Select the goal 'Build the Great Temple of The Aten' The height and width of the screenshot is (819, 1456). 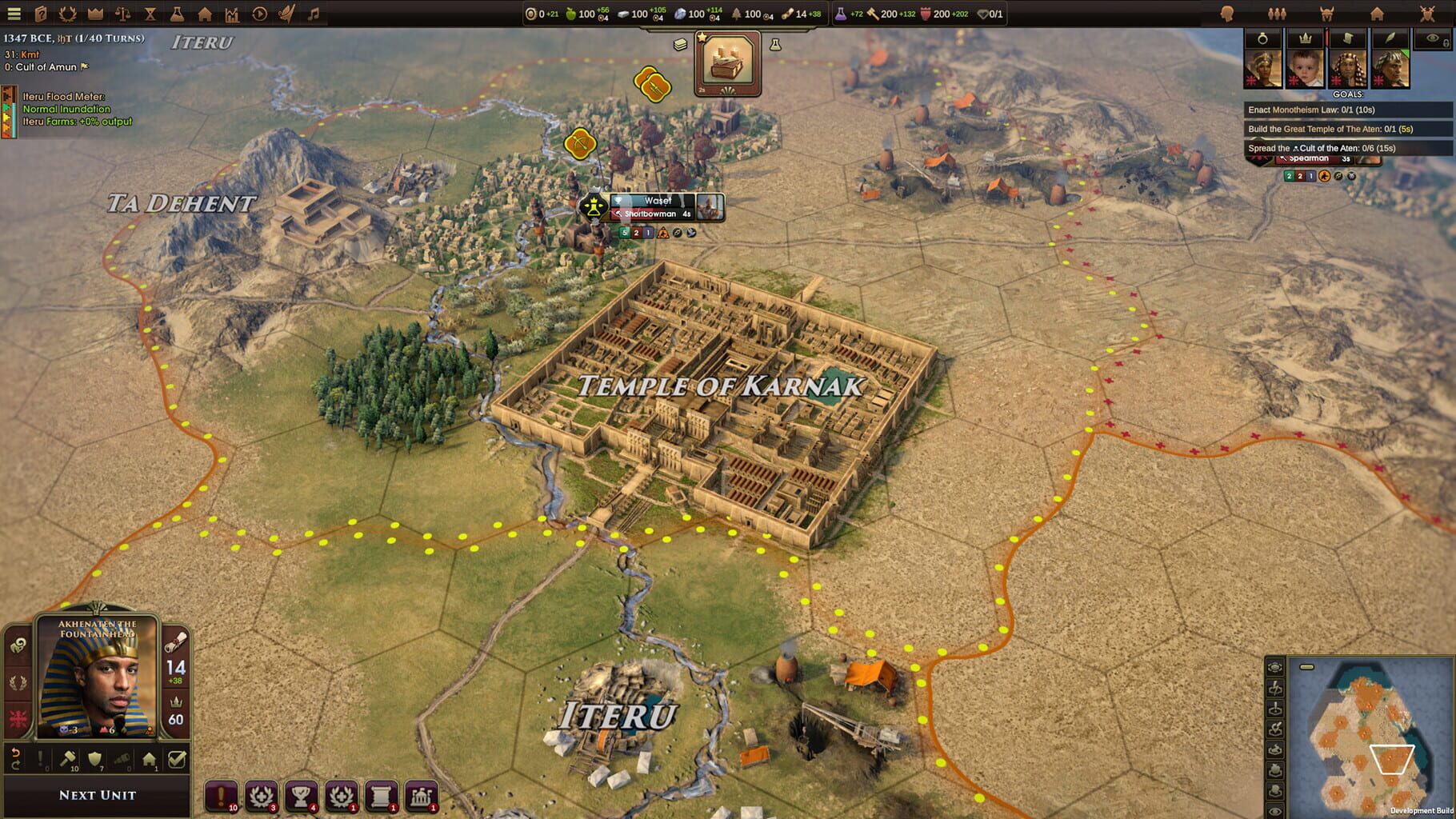(1330, 128)
